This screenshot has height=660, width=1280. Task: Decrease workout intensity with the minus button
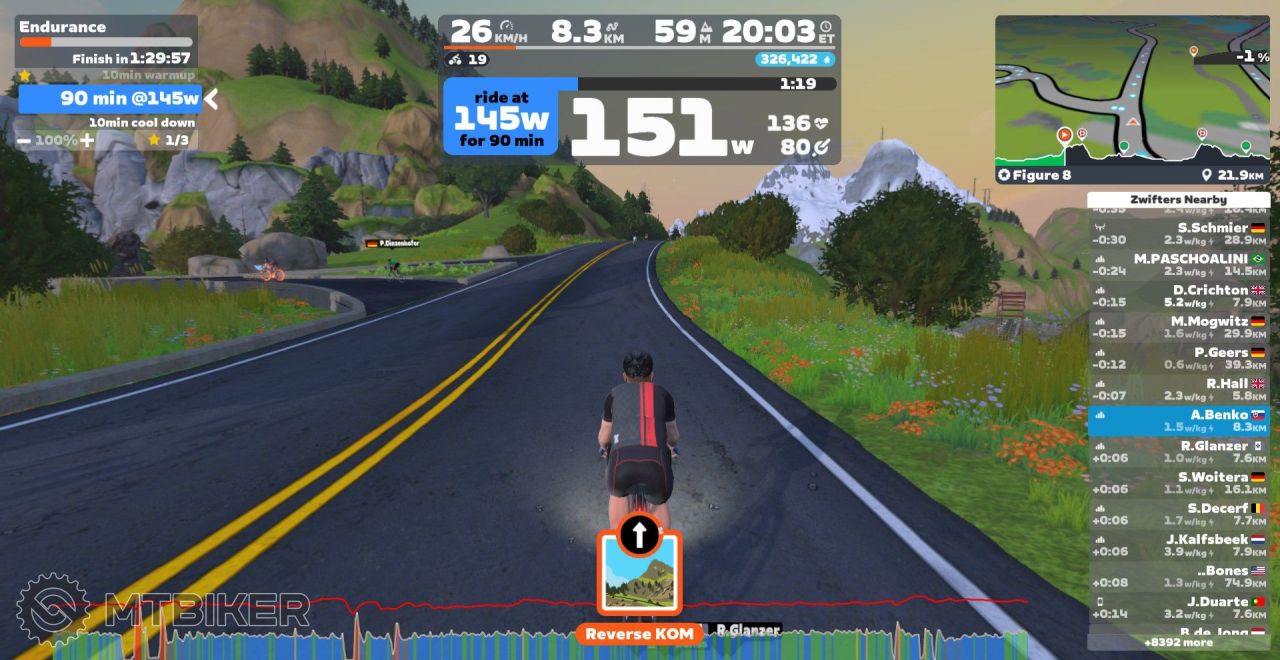pos(24,141)
